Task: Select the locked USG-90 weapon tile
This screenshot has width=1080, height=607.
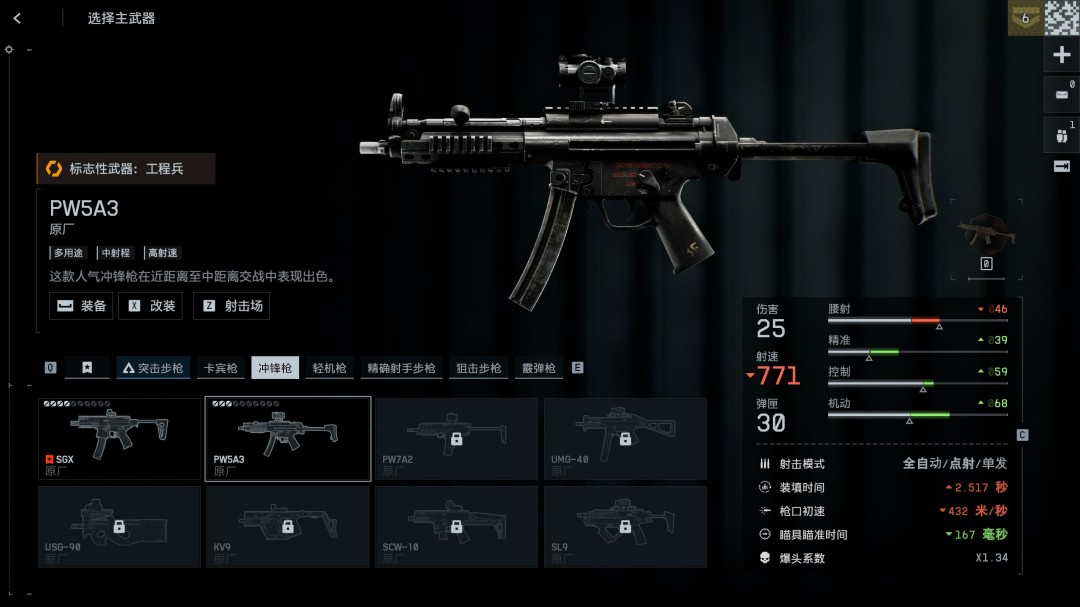Action: click(x=119, y=526)
